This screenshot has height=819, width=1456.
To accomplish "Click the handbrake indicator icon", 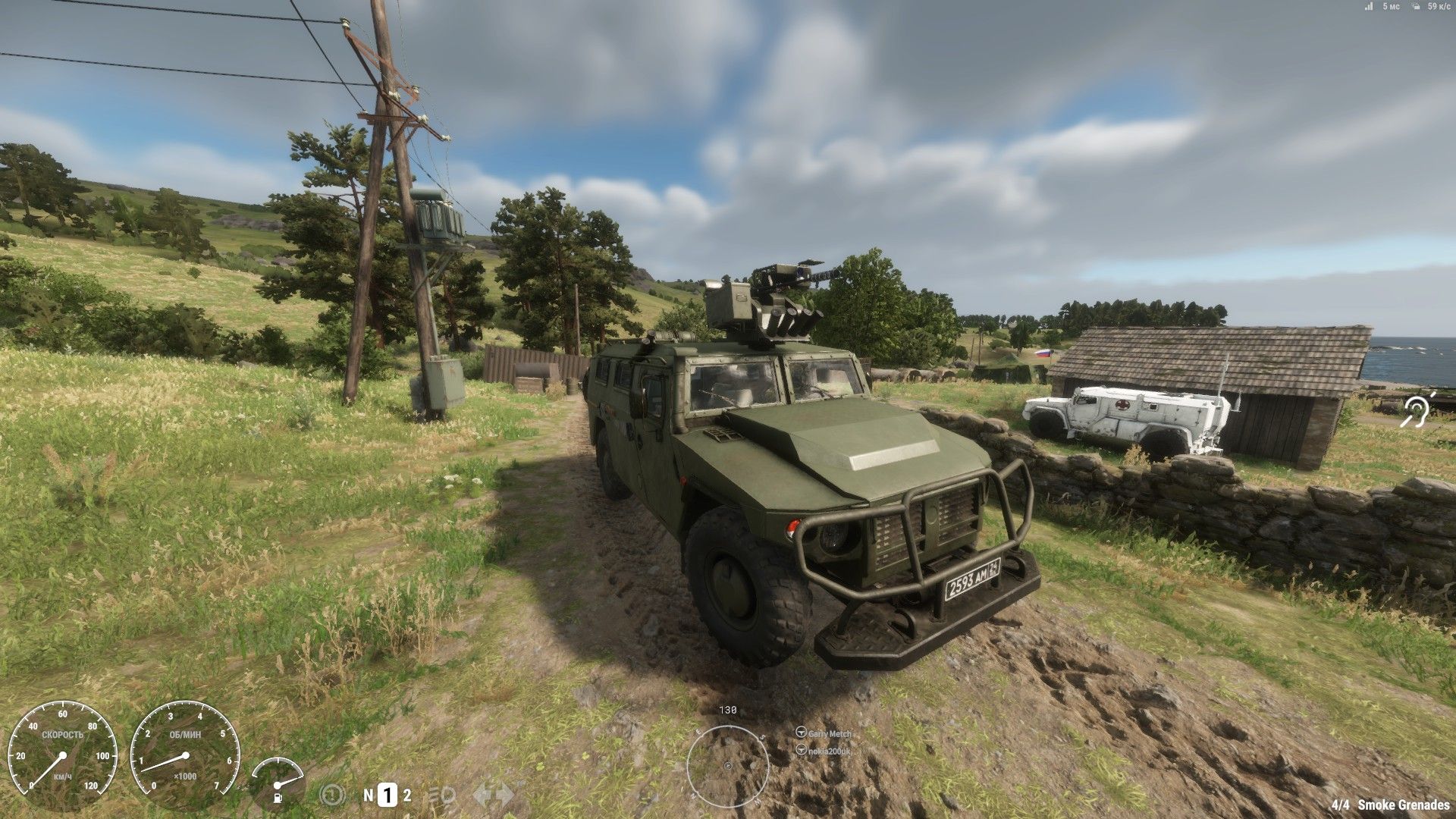I will [333, 795].
